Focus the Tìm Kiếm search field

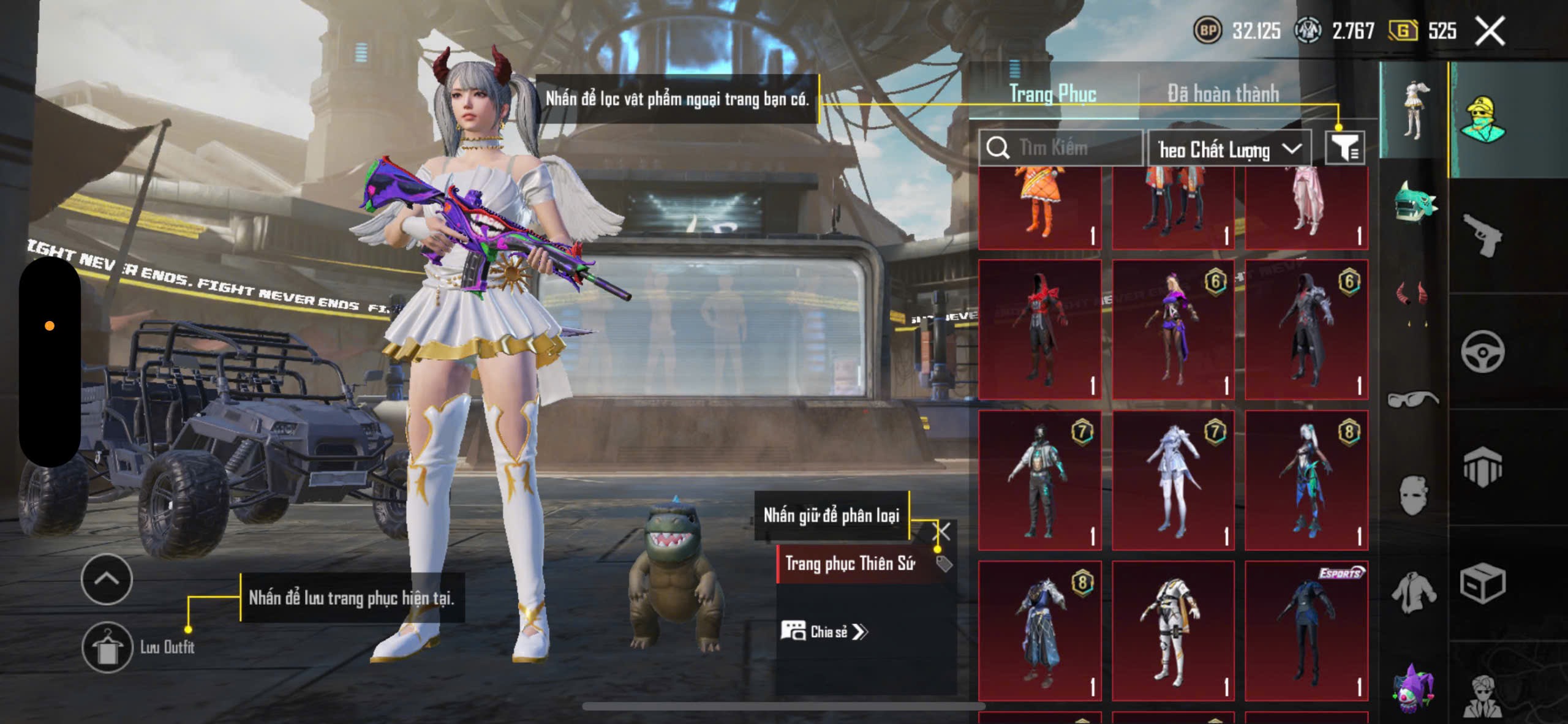coord(1066,148)
